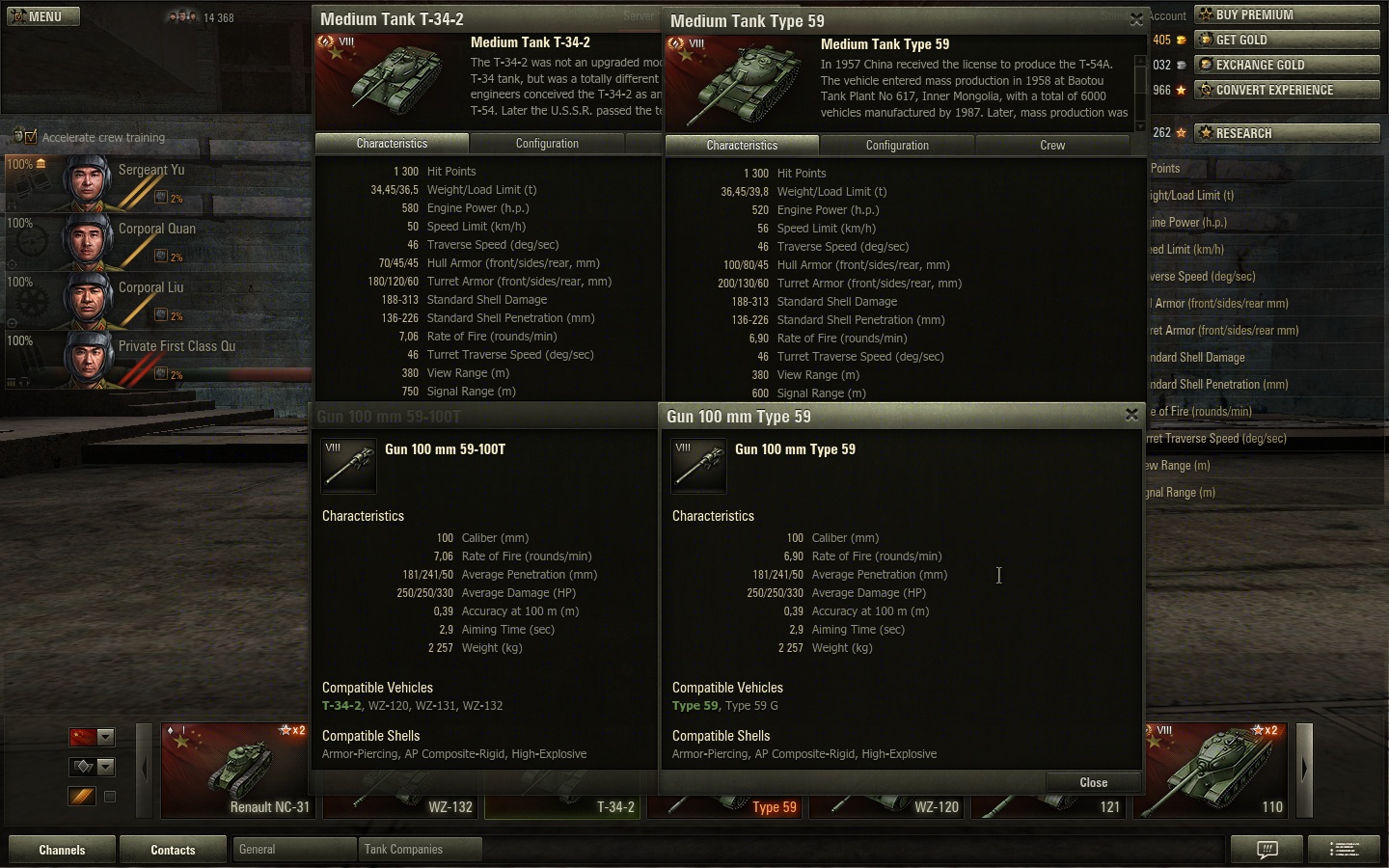Close the Medium Tank Type 59 window

point(1136,19)
